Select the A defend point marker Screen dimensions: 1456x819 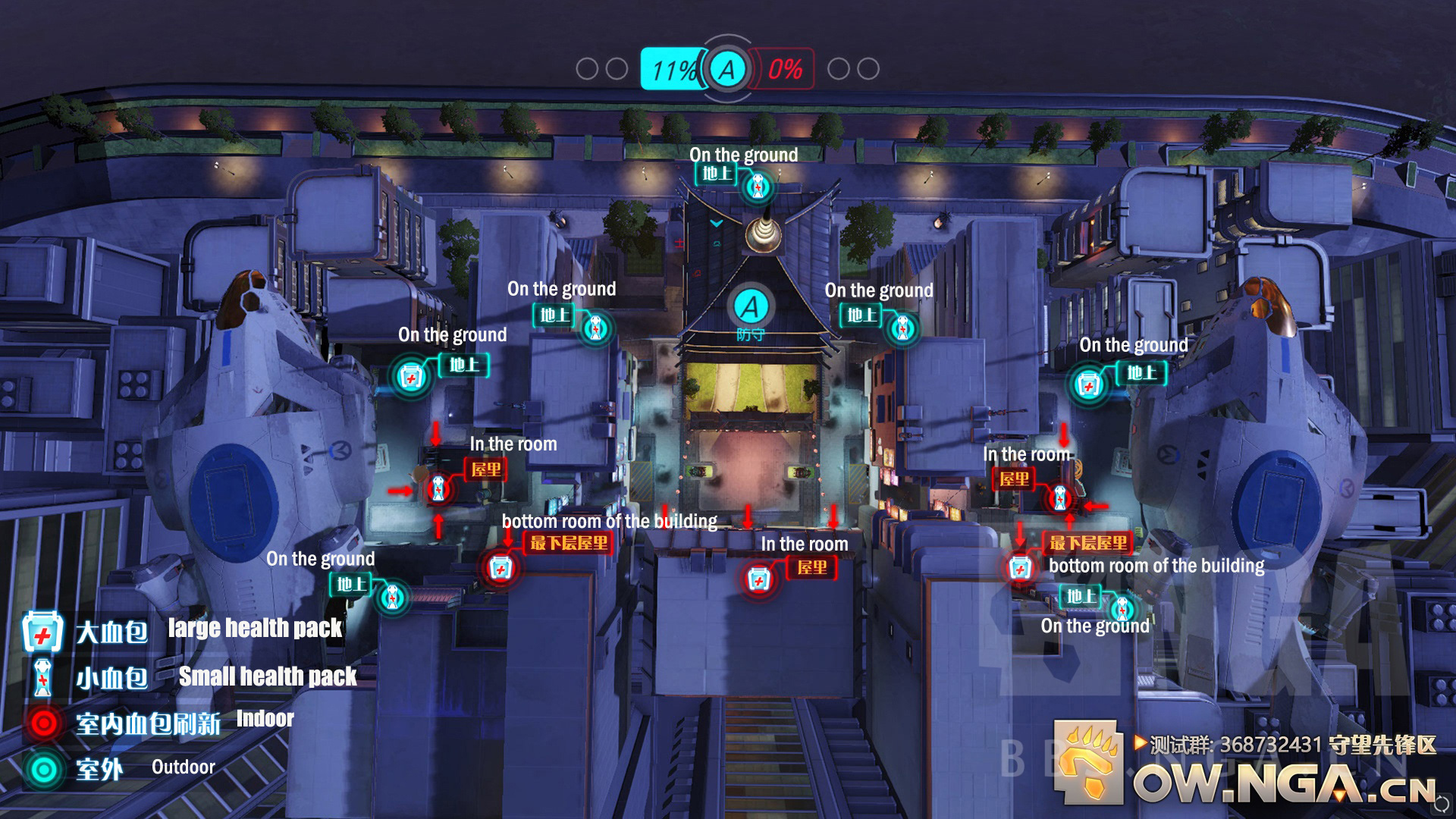[750, 308]
